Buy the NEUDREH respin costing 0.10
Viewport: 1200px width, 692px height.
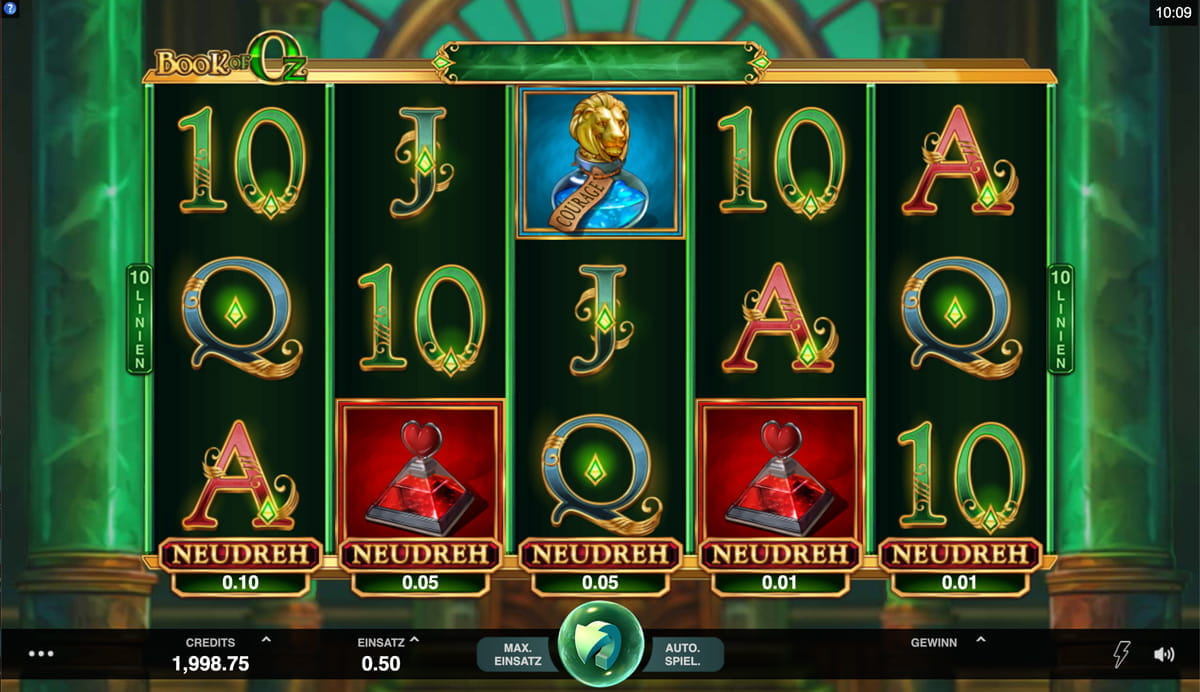click(240, 554)
